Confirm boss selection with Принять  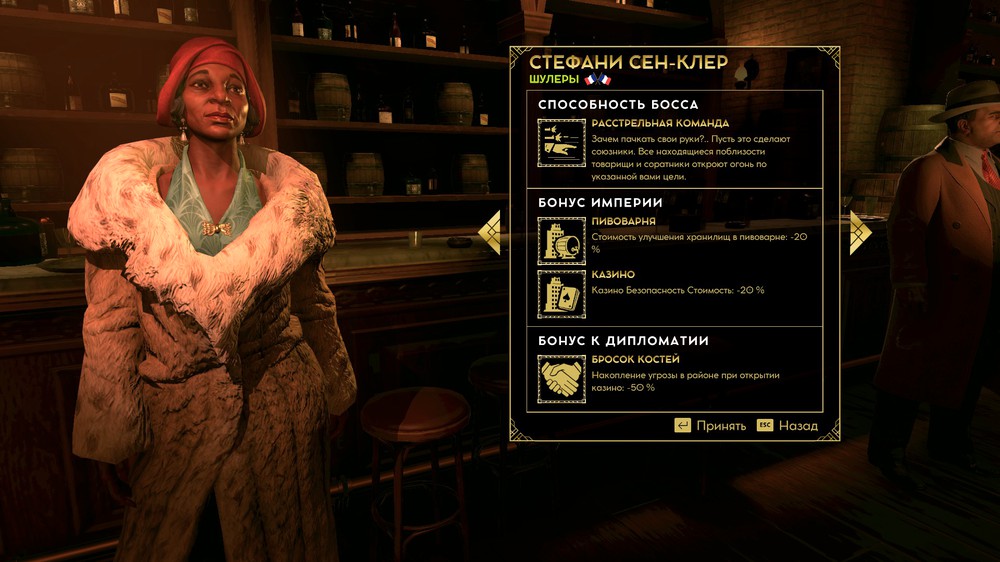click(x=710, y=425)
